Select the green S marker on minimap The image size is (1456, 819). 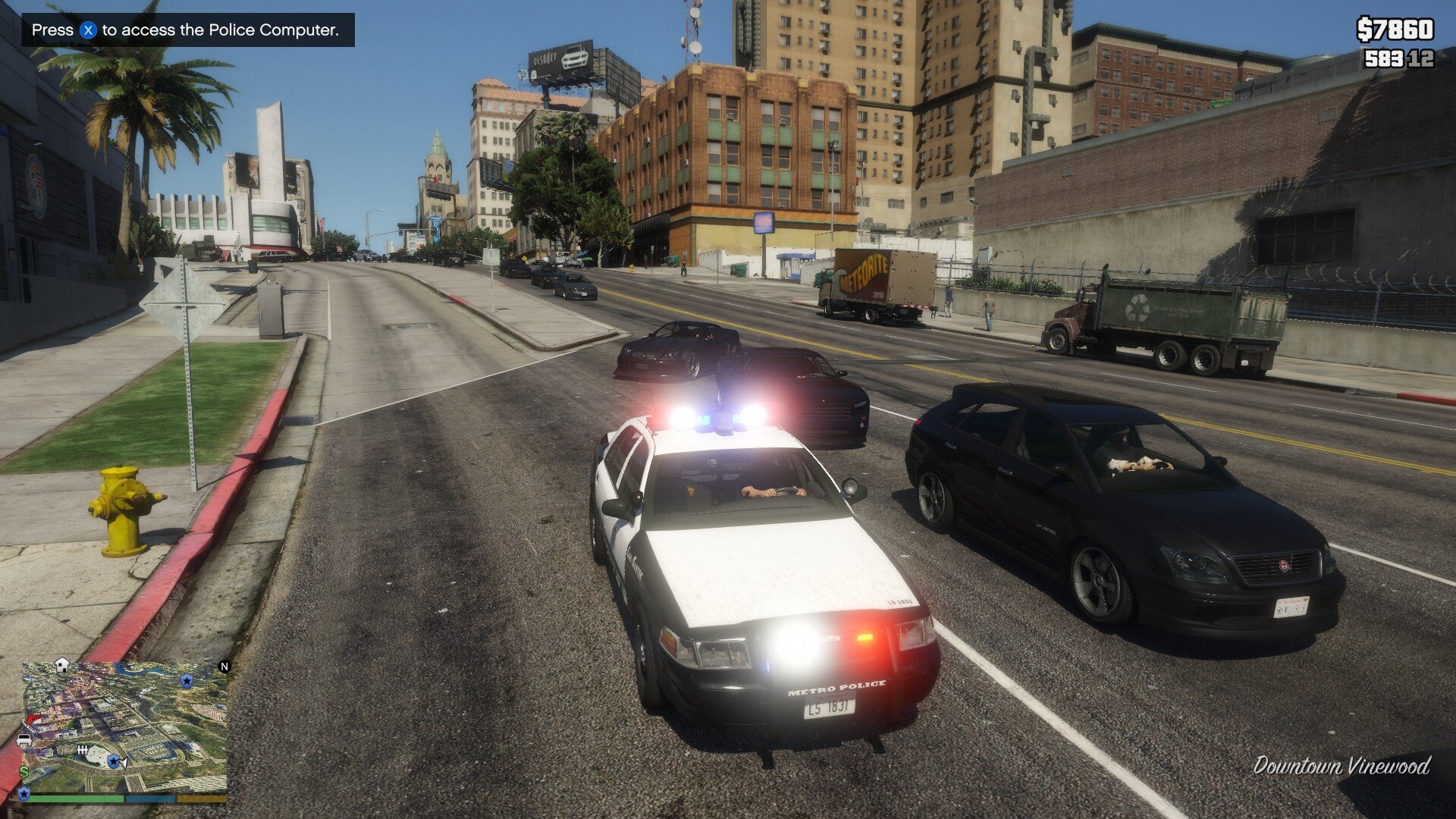pos(24,772)
